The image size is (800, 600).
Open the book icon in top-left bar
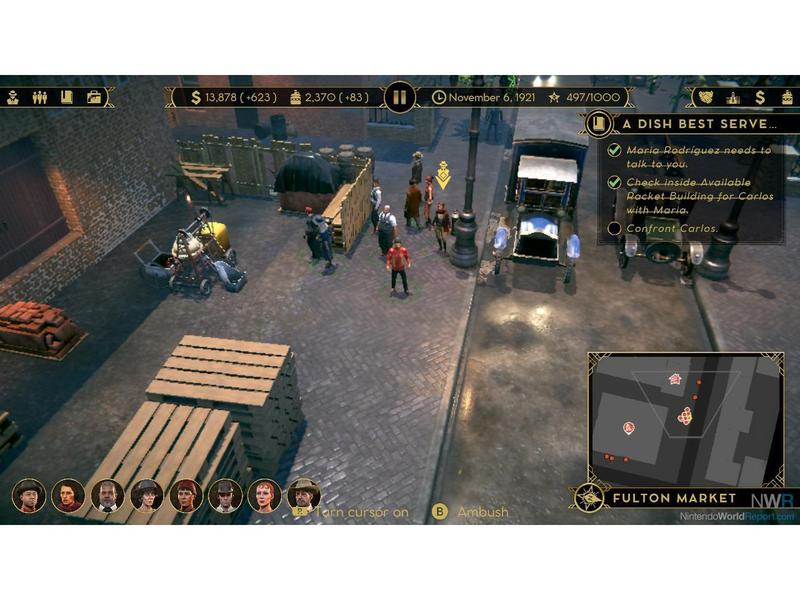[66, 97]
